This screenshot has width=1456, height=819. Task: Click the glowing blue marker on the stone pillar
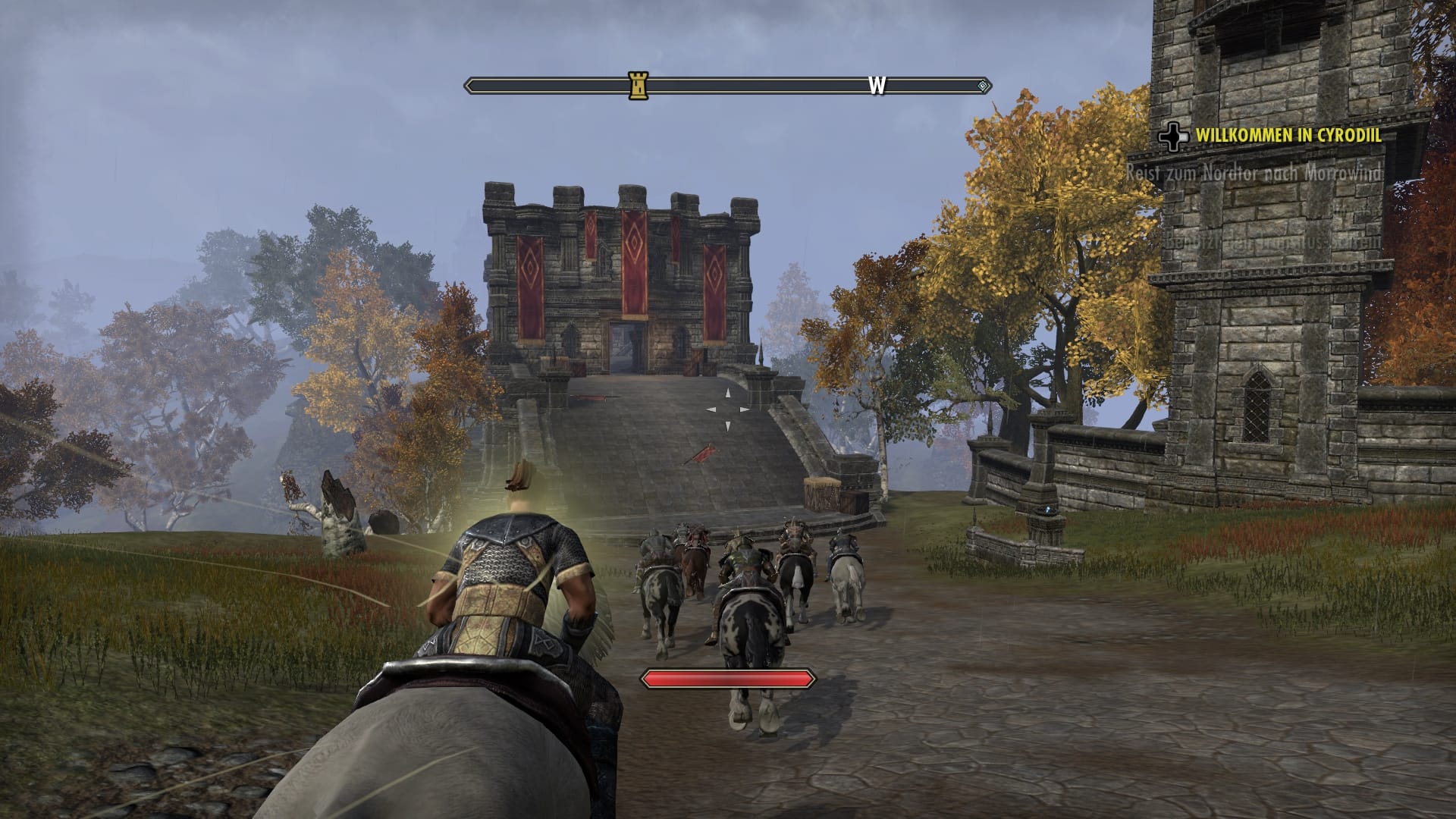tap(1047, 510)
